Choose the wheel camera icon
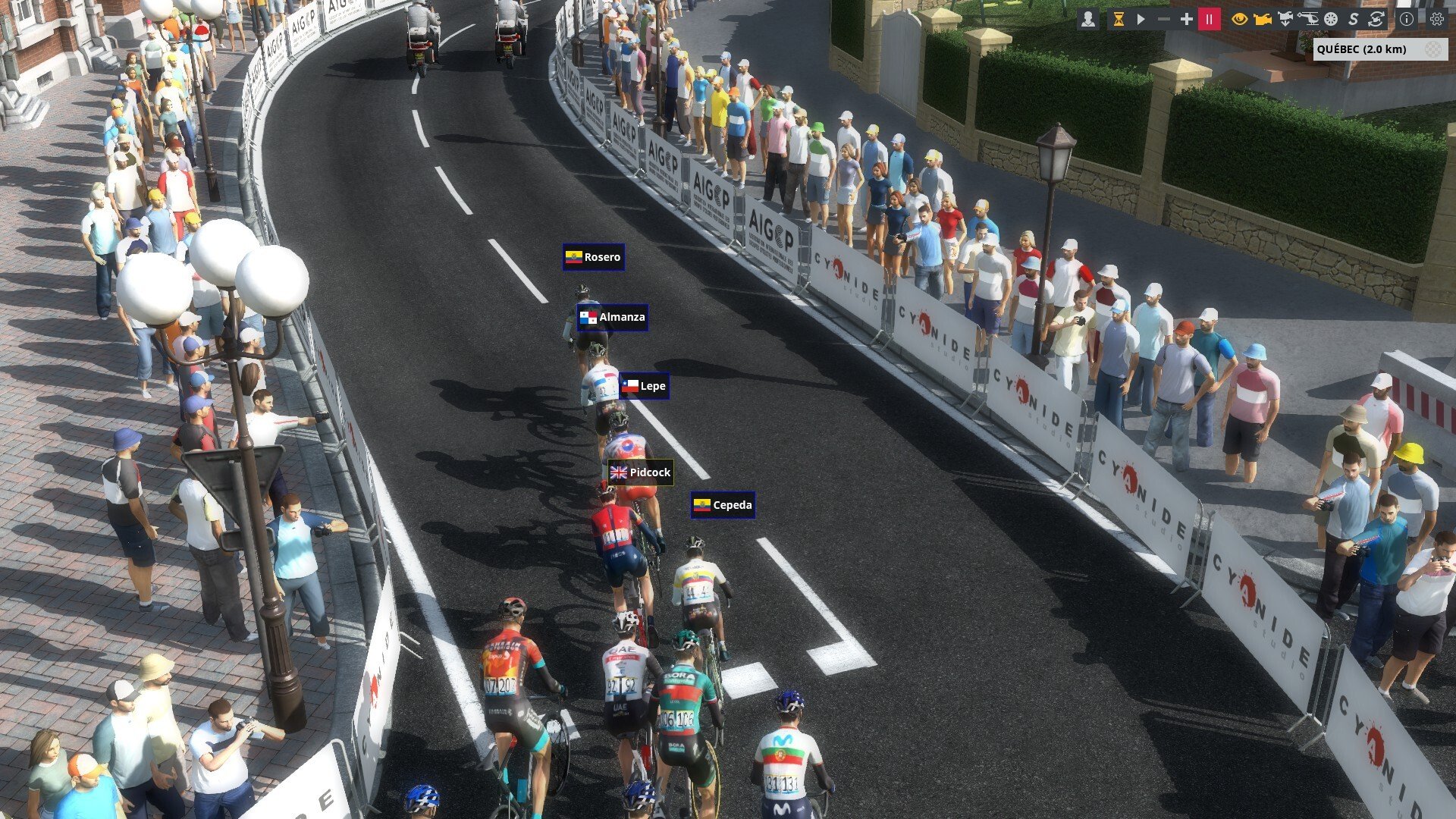1456x819 pixels. (1331, 19)
